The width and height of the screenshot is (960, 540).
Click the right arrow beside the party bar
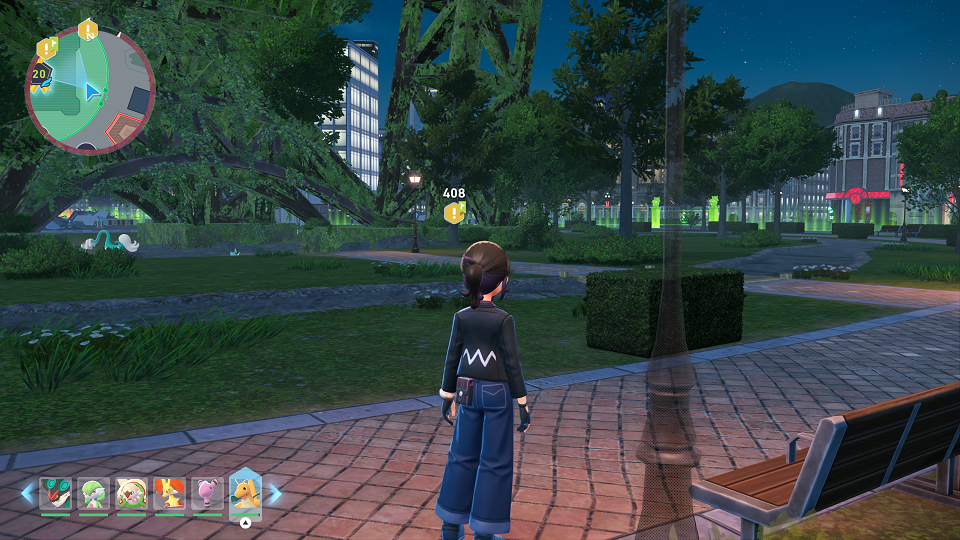coord(274,493)
